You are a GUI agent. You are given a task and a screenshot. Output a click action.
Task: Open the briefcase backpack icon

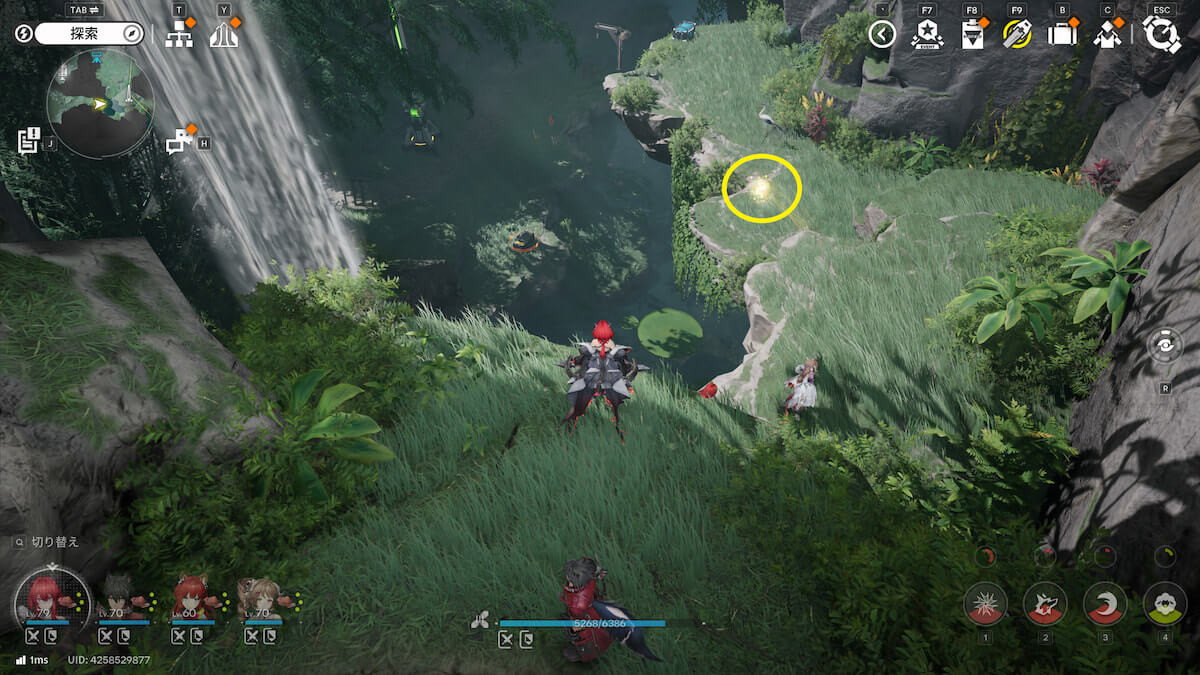click(x=1061, y=35)
